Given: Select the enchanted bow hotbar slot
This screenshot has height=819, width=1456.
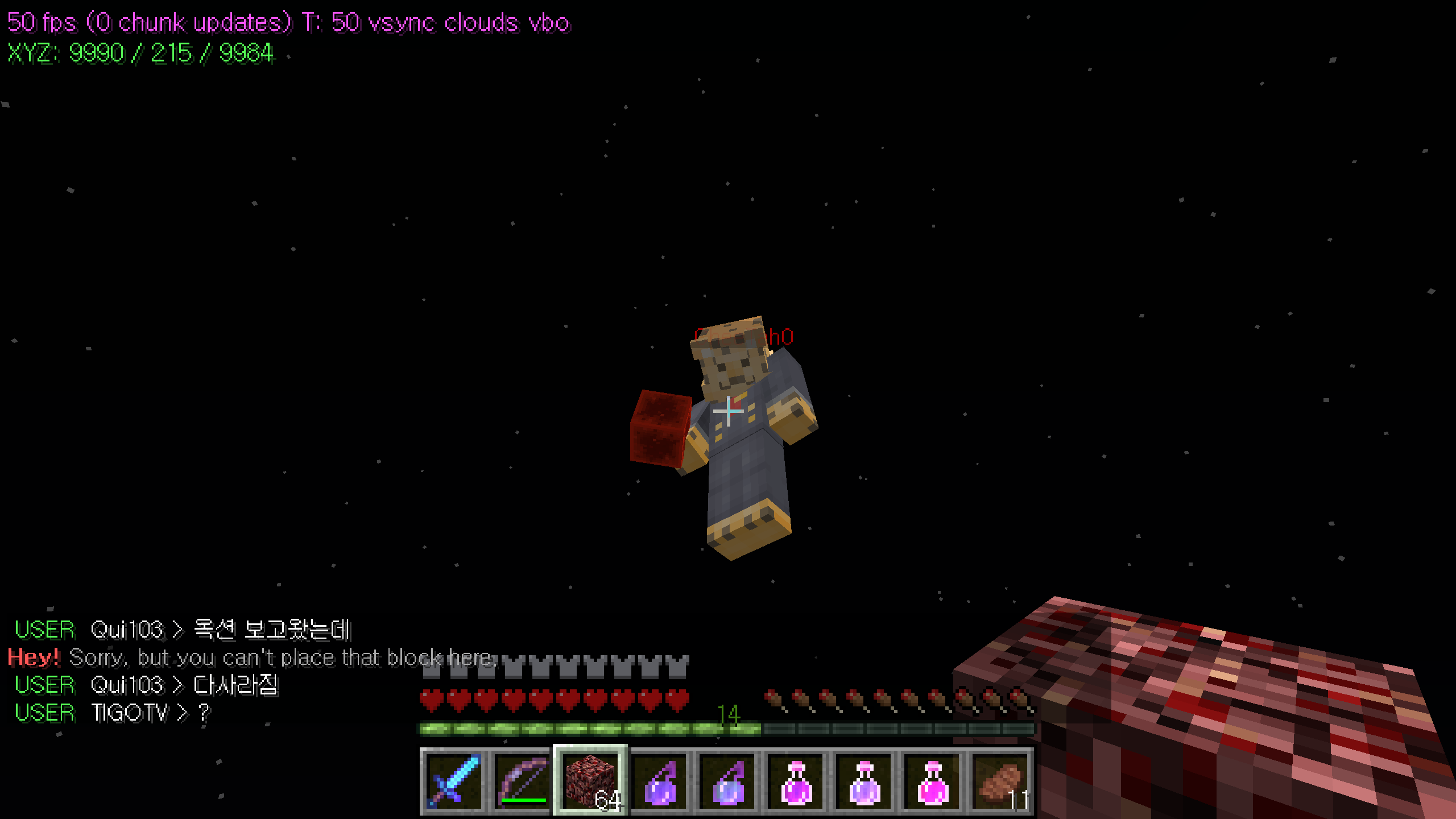Looking at the screenshot, I should click(522, 781).
